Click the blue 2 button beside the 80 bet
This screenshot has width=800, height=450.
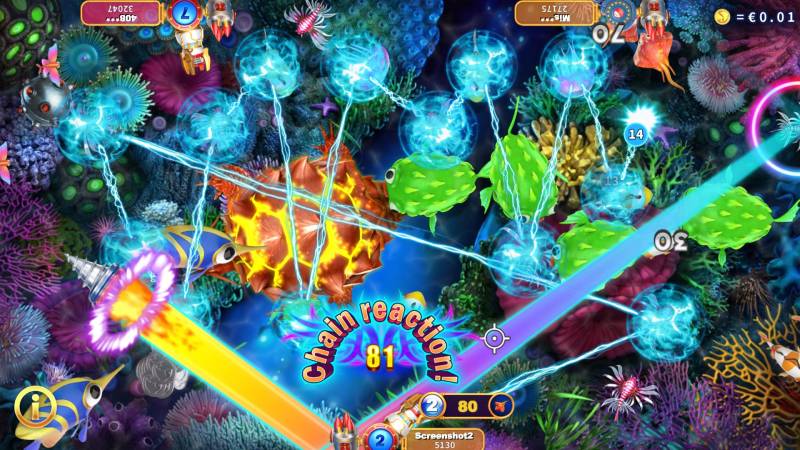432,405
